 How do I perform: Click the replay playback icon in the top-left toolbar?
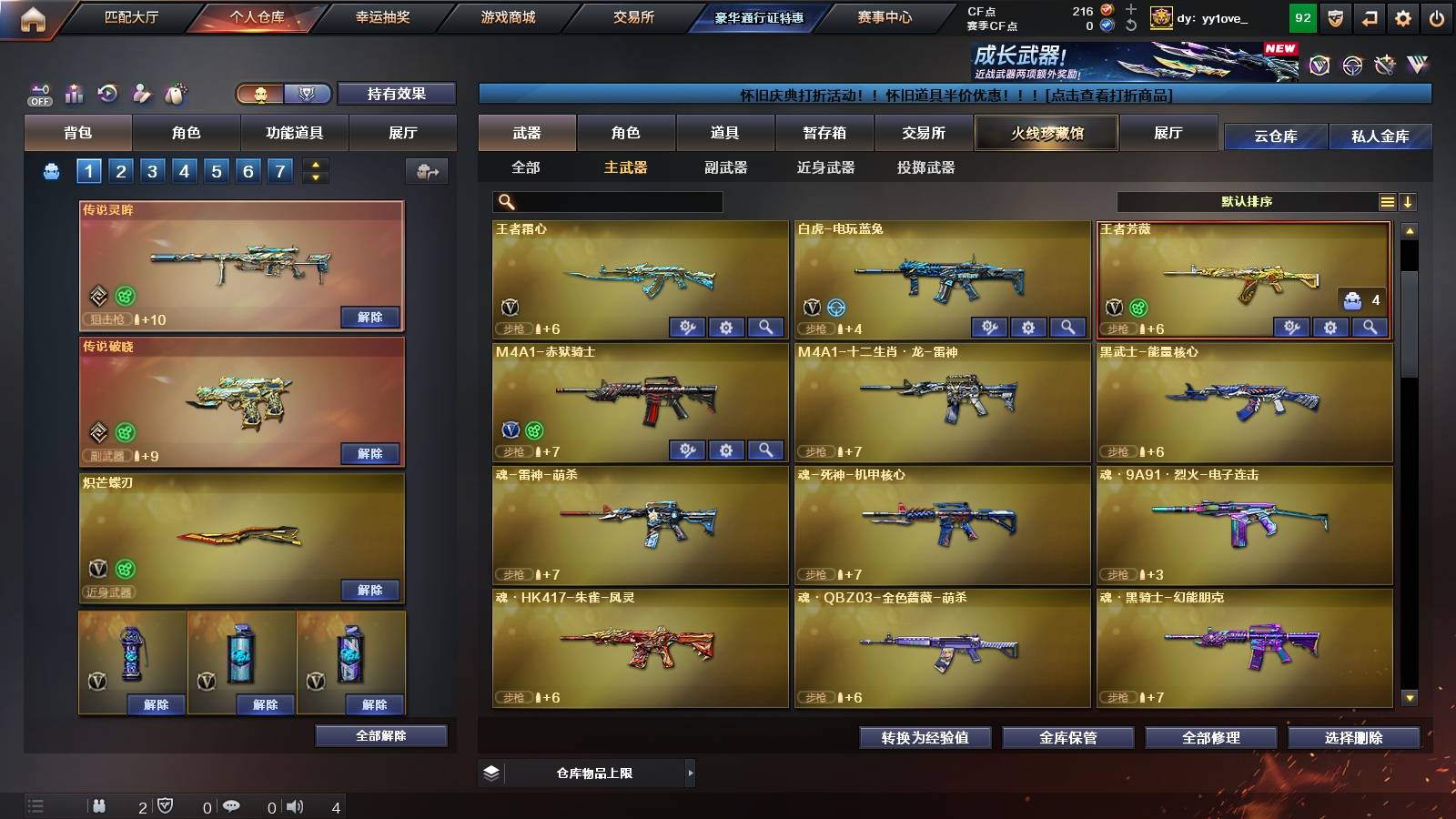click(109, 92)
